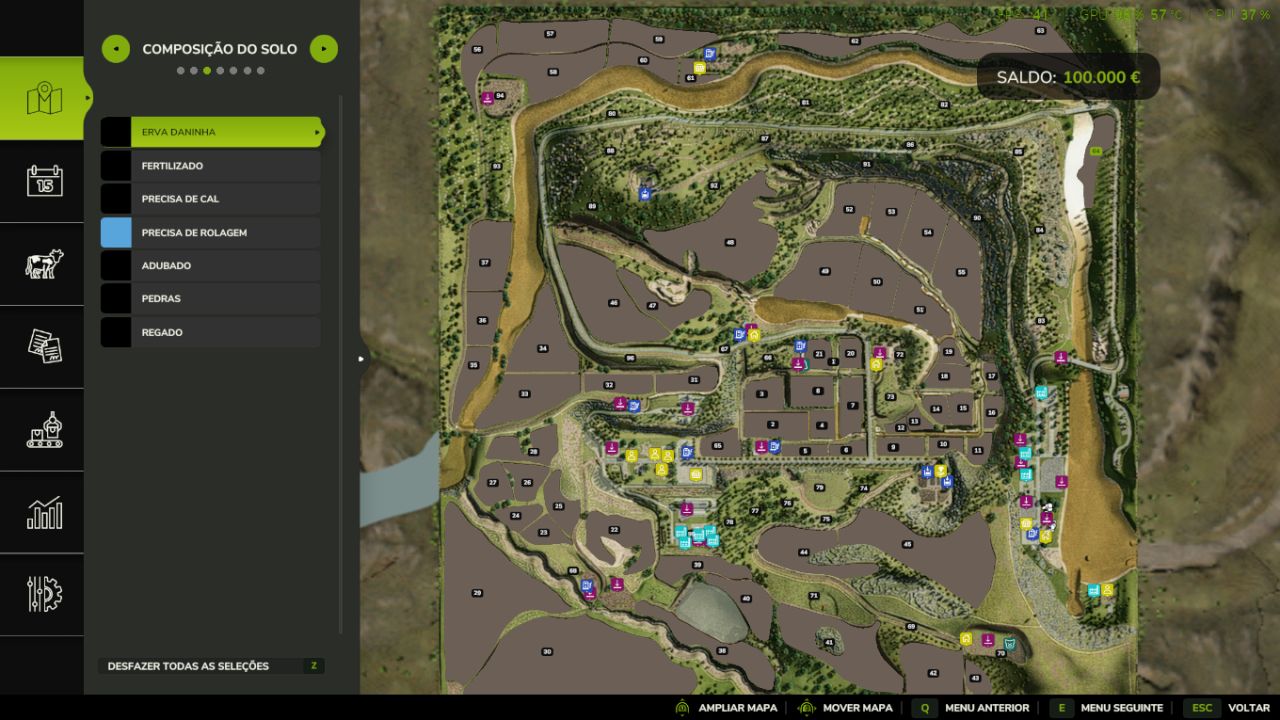
Task: Open the animals section via the cow icon
Action: (x=42, y=264)
